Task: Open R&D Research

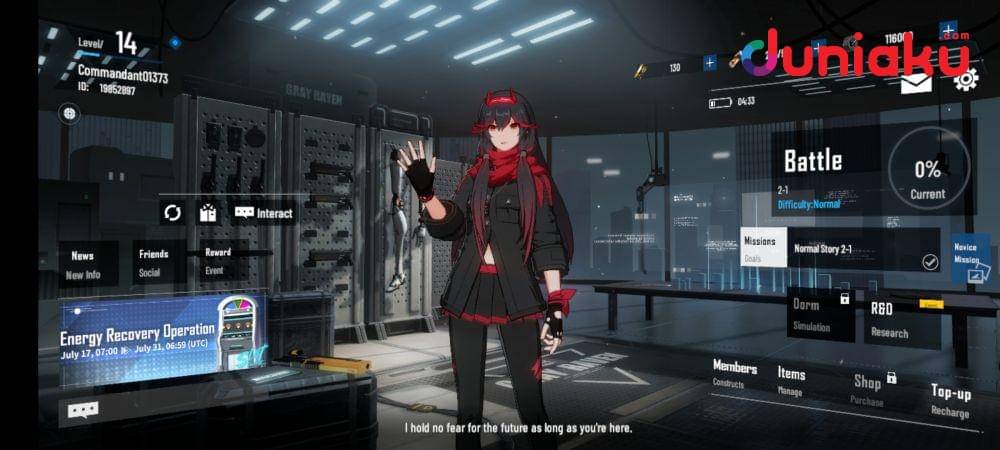Action: [893, 320]
